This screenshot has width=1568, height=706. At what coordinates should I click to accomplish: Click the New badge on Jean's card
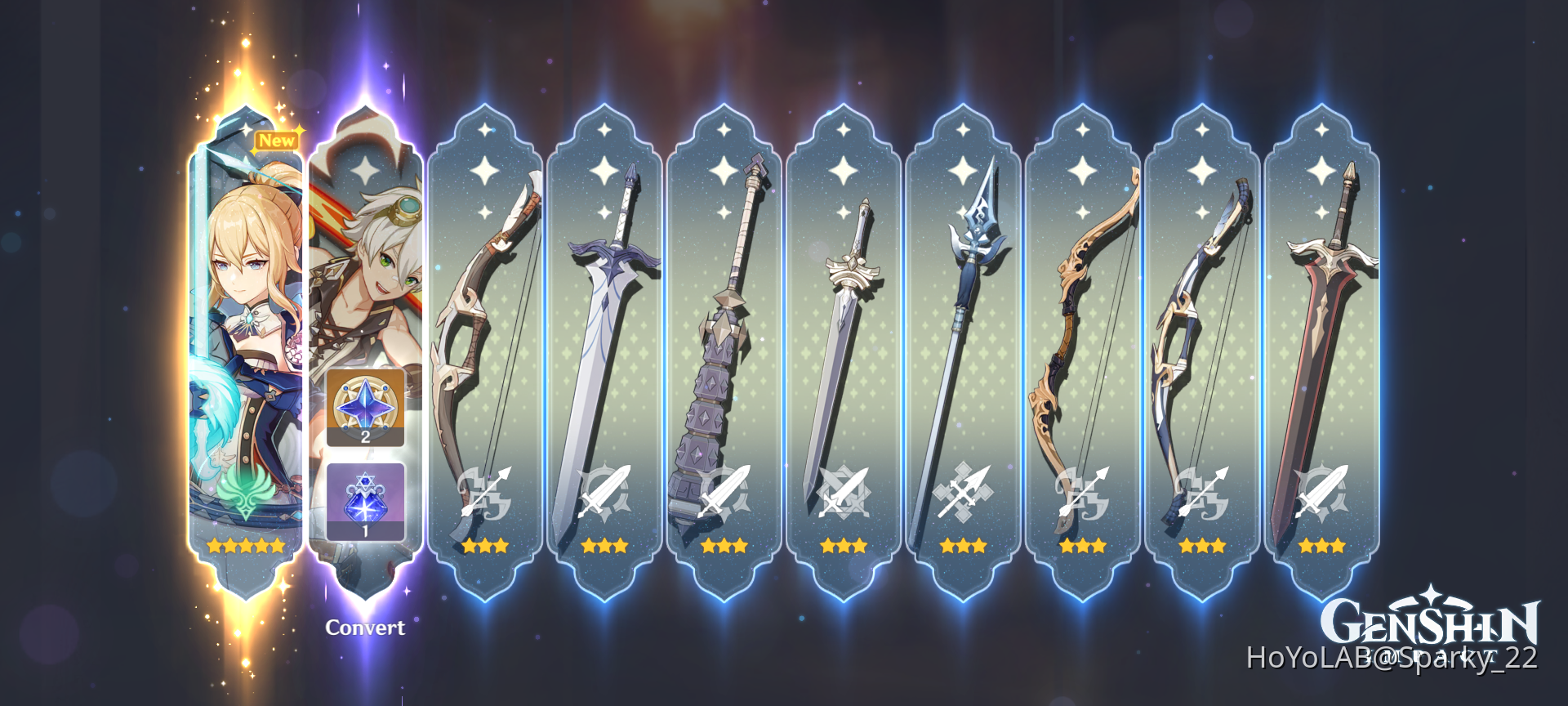(x=276, y=141)
